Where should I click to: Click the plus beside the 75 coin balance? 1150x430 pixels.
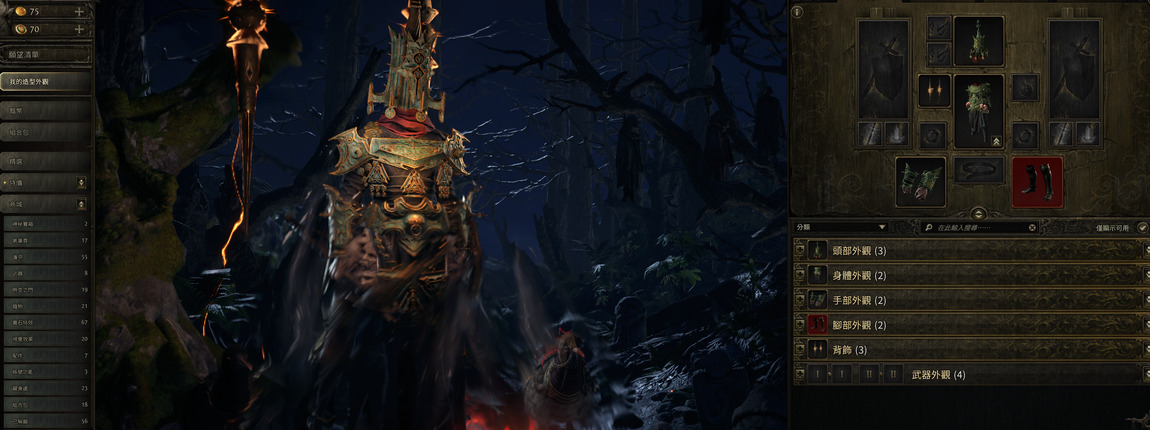coord(79,11)
